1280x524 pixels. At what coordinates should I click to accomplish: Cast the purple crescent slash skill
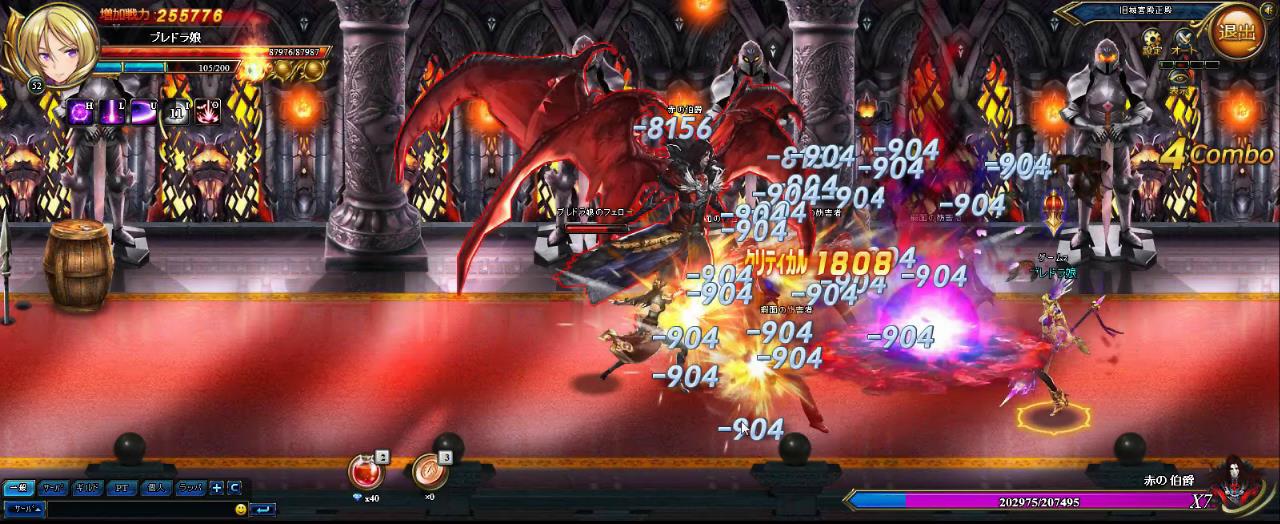[144, 112]
